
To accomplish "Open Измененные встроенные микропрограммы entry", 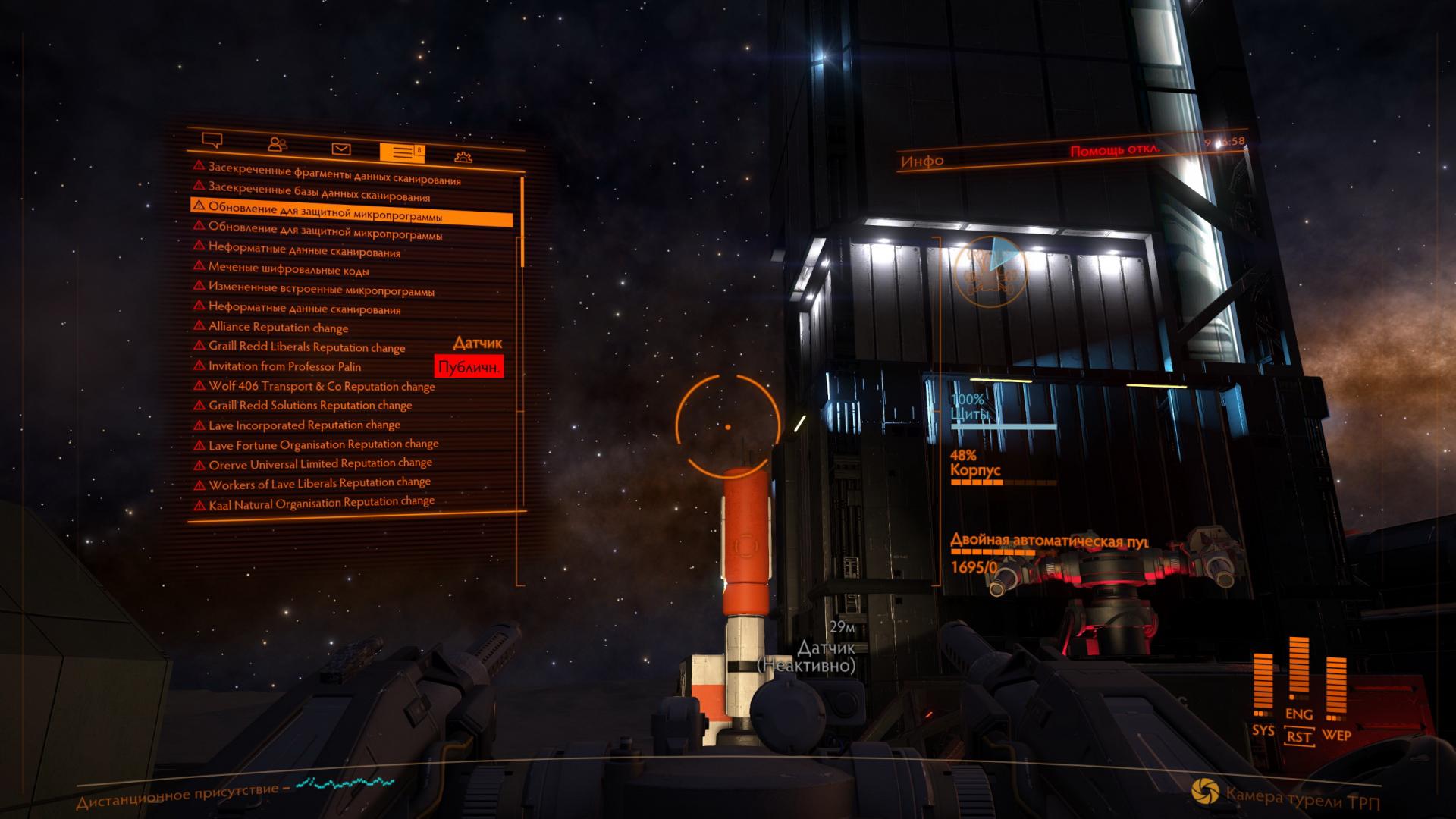I will 321,288.
